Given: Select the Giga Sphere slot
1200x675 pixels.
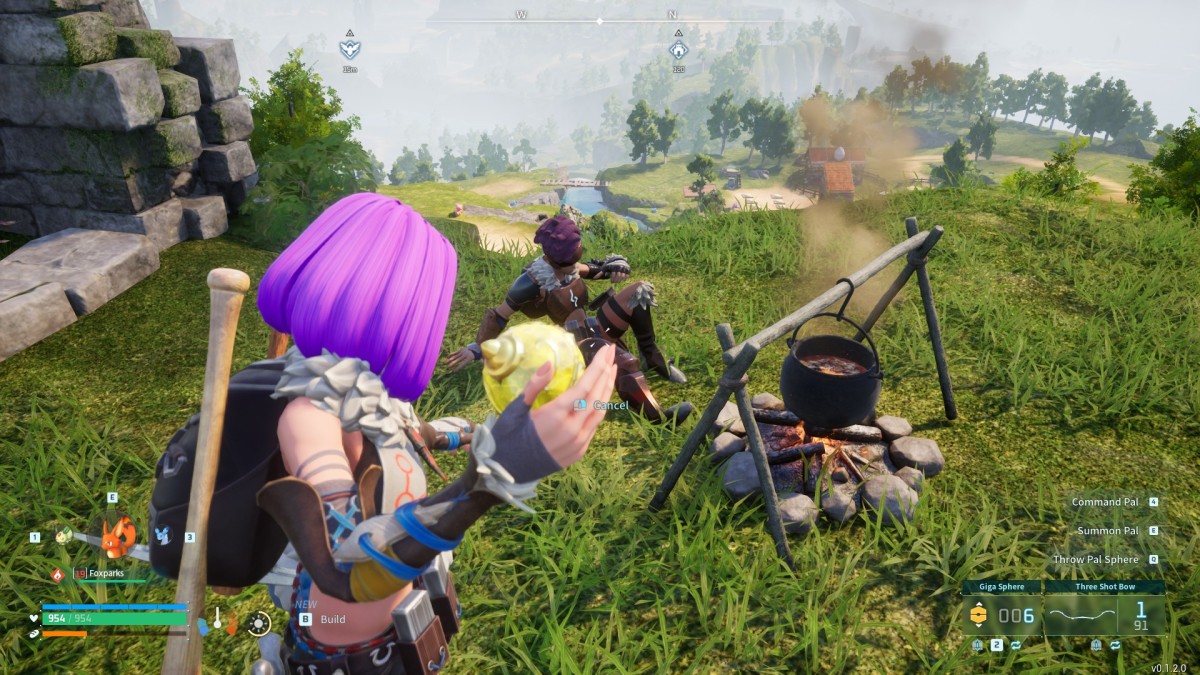Looking at the screenshot, I should [1001, 614].
